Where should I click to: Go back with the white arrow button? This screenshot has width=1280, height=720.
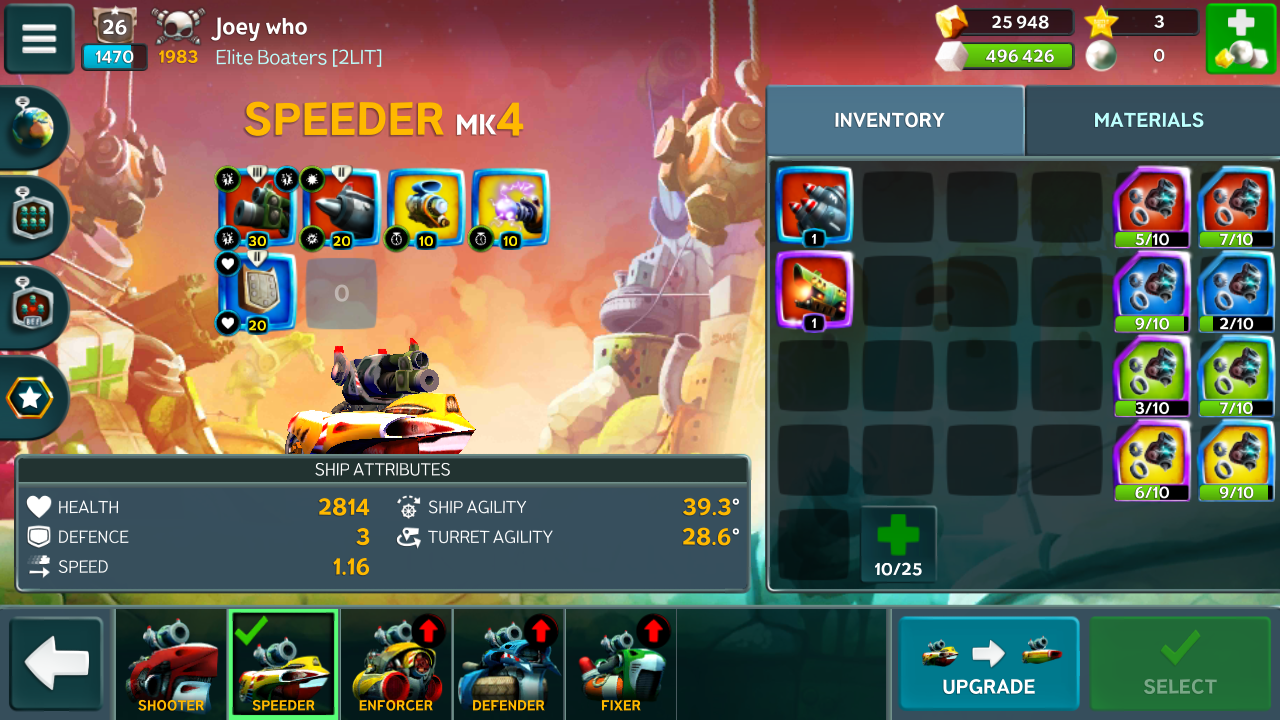(57, 664)
